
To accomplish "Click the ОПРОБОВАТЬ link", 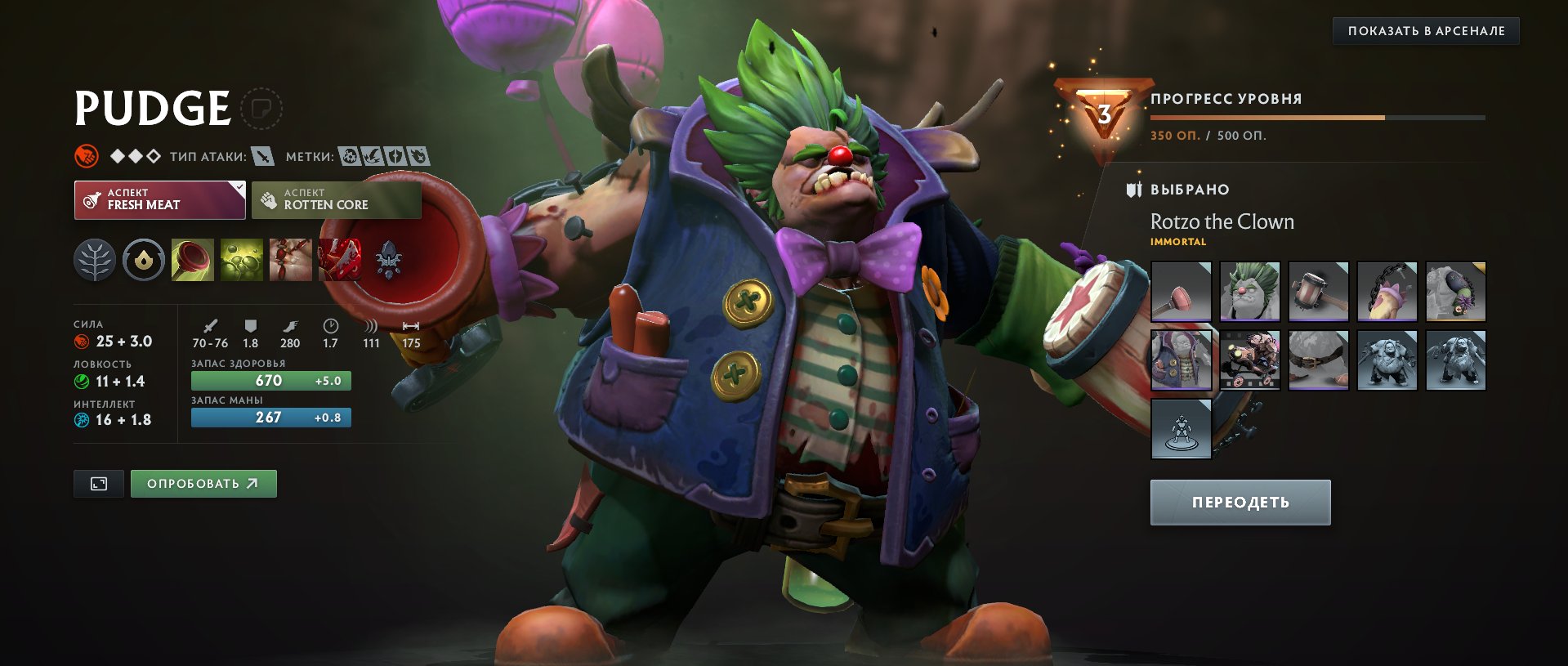I will [x=203, y=483].
